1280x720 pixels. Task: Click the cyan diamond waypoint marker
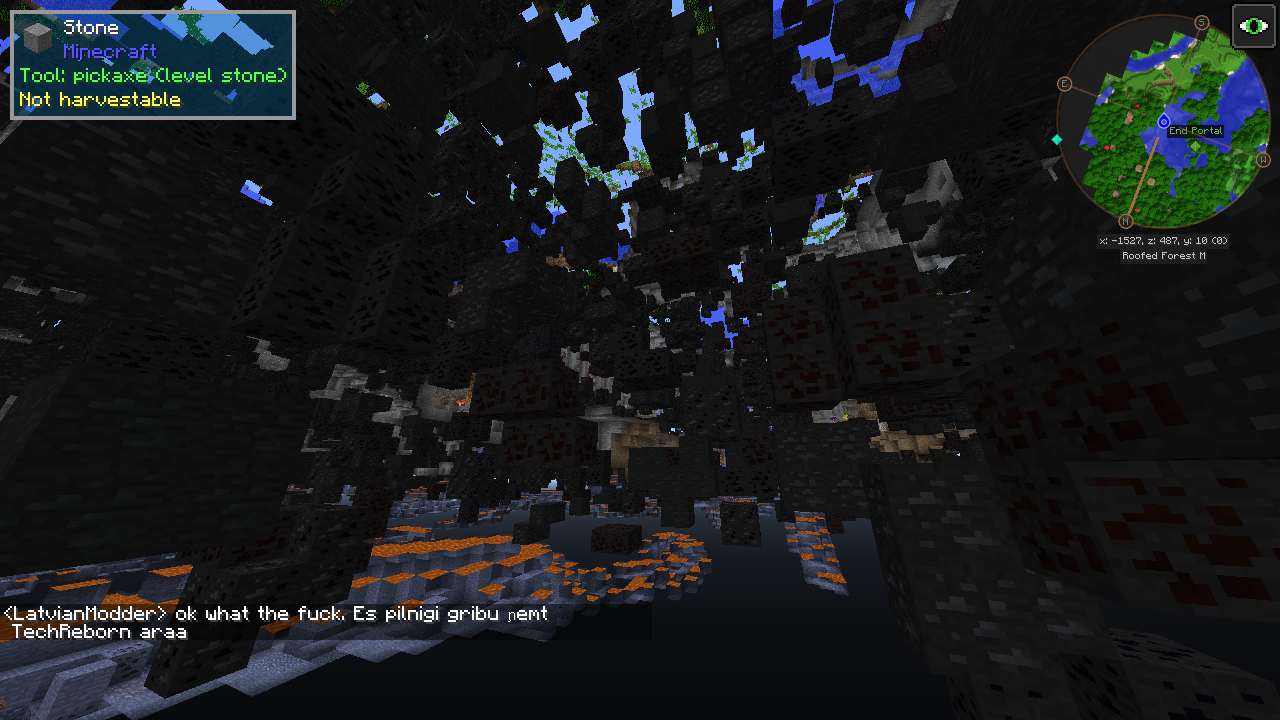(1056, 140)
